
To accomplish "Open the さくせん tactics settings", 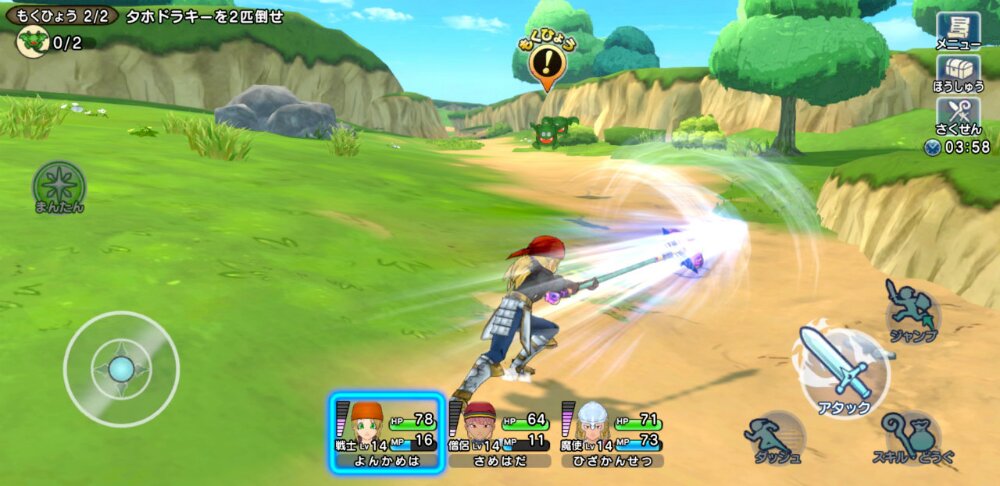I will point(957,116).
